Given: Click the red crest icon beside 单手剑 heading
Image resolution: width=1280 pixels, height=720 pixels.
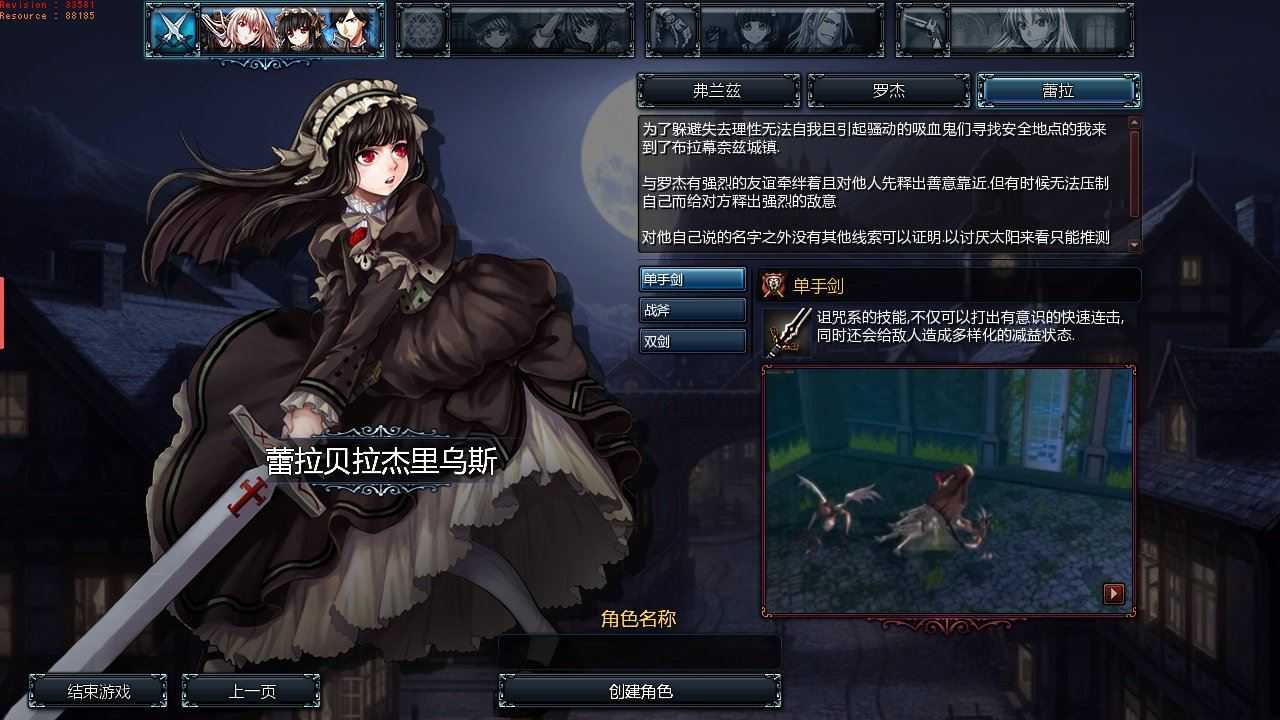Looking at the screenshot, I should [x=770, y=285].
